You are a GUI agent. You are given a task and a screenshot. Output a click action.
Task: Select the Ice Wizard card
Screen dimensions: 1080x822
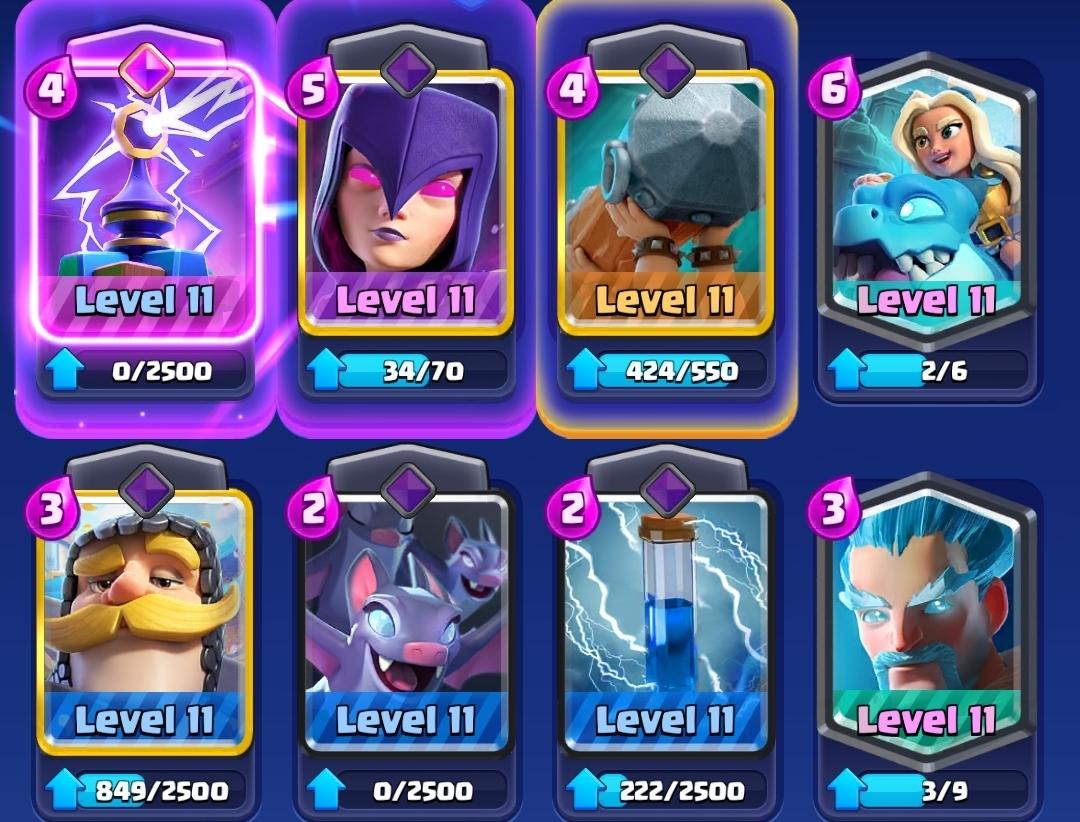pyautogui.click(x=925, y=620)
